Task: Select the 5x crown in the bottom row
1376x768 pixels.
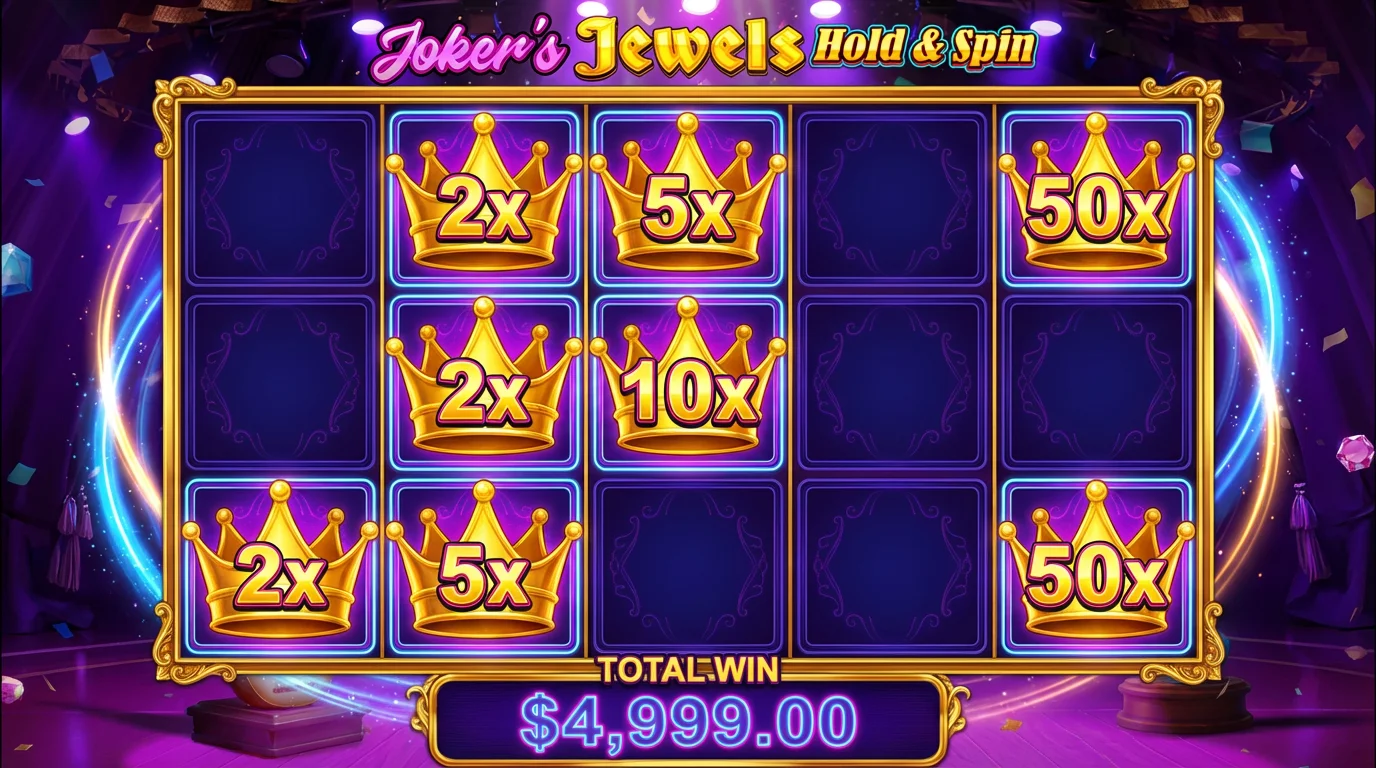Action: [x=485, y=570]
